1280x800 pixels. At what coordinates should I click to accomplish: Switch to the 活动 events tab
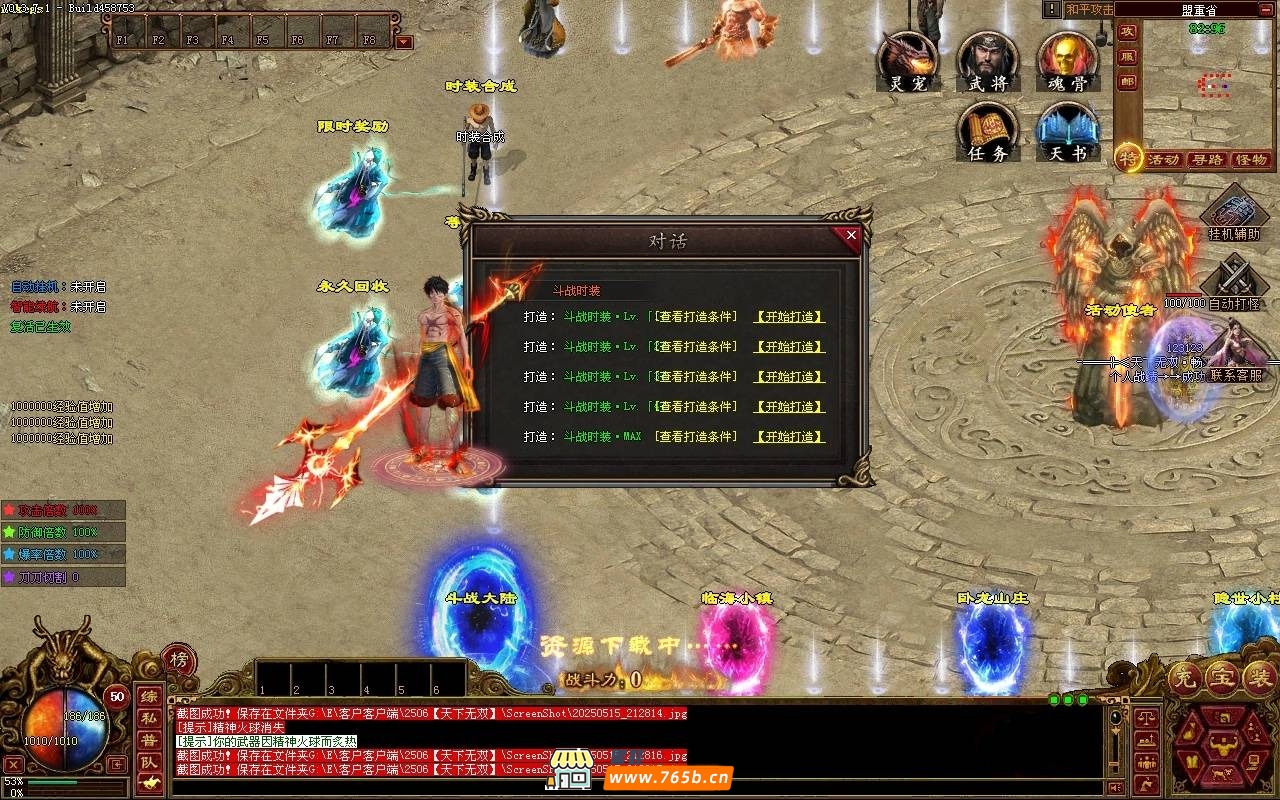pyautogui.click(x=1163, y=160)
